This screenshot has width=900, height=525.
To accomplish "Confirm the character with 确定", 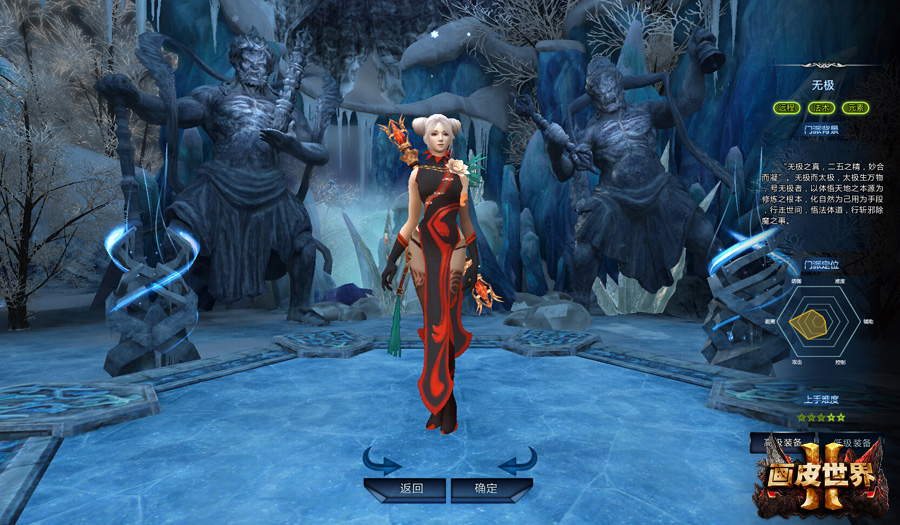I will click(487, 489).
